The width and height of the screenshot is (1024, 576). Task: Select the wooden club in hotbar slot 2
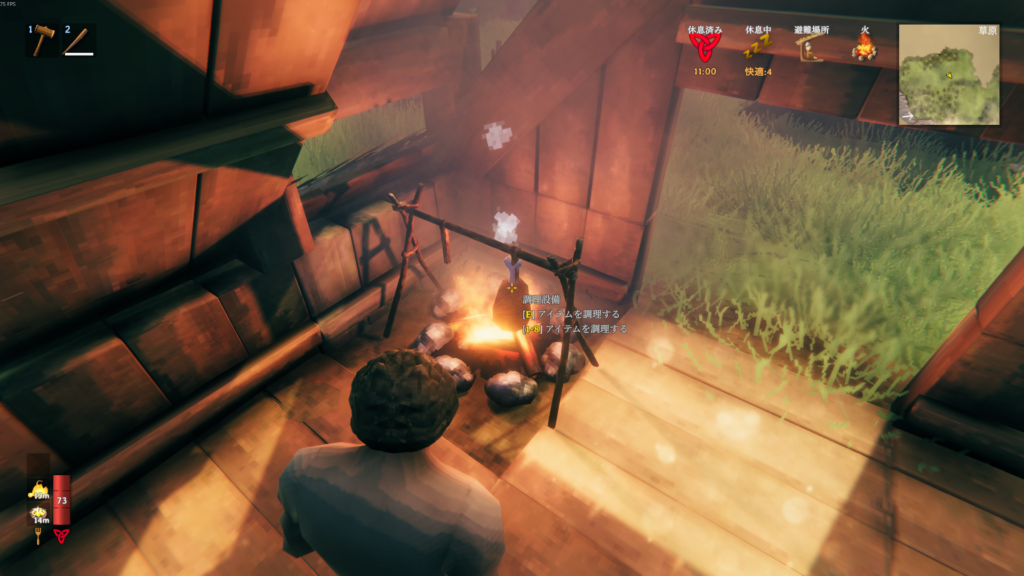click(79, 41)
